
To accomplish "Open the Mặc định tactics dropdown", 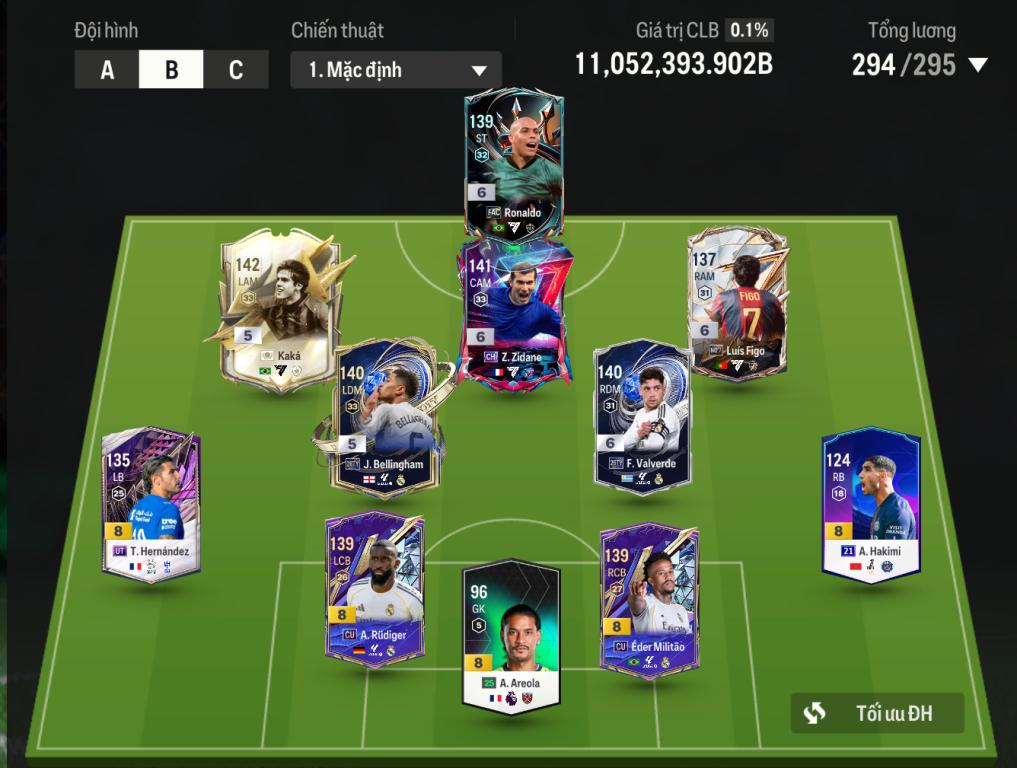I will pos(396,71).
